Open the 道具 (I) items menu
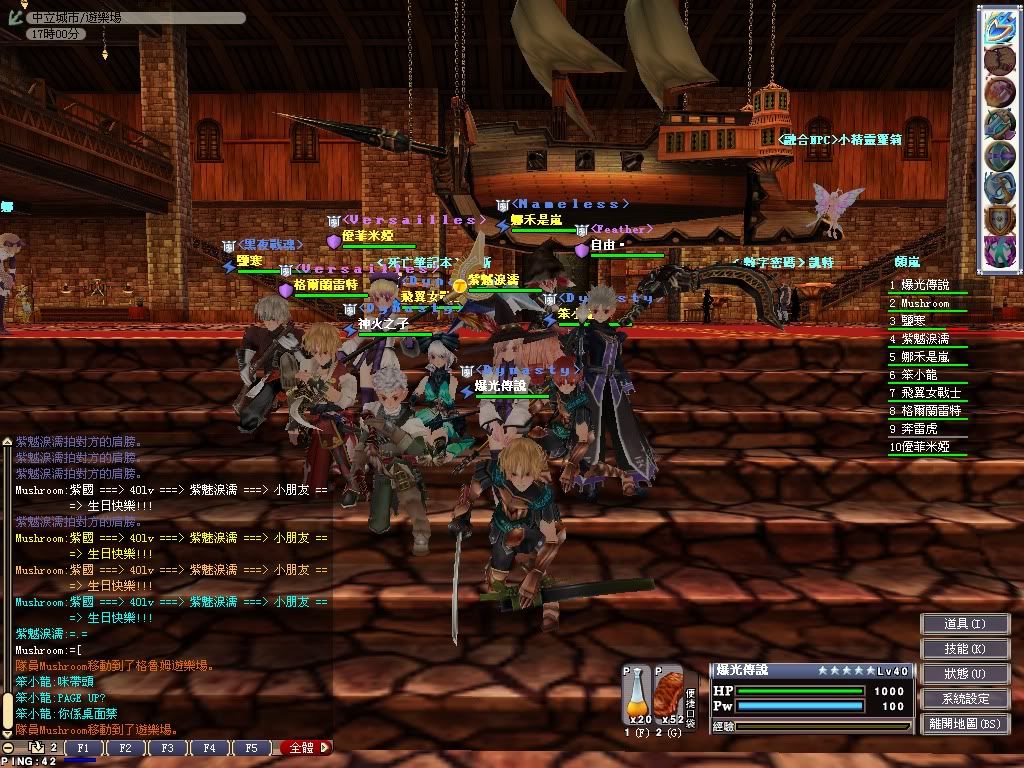The height and width of the screenshot is (768, 1024). [964, 624]
